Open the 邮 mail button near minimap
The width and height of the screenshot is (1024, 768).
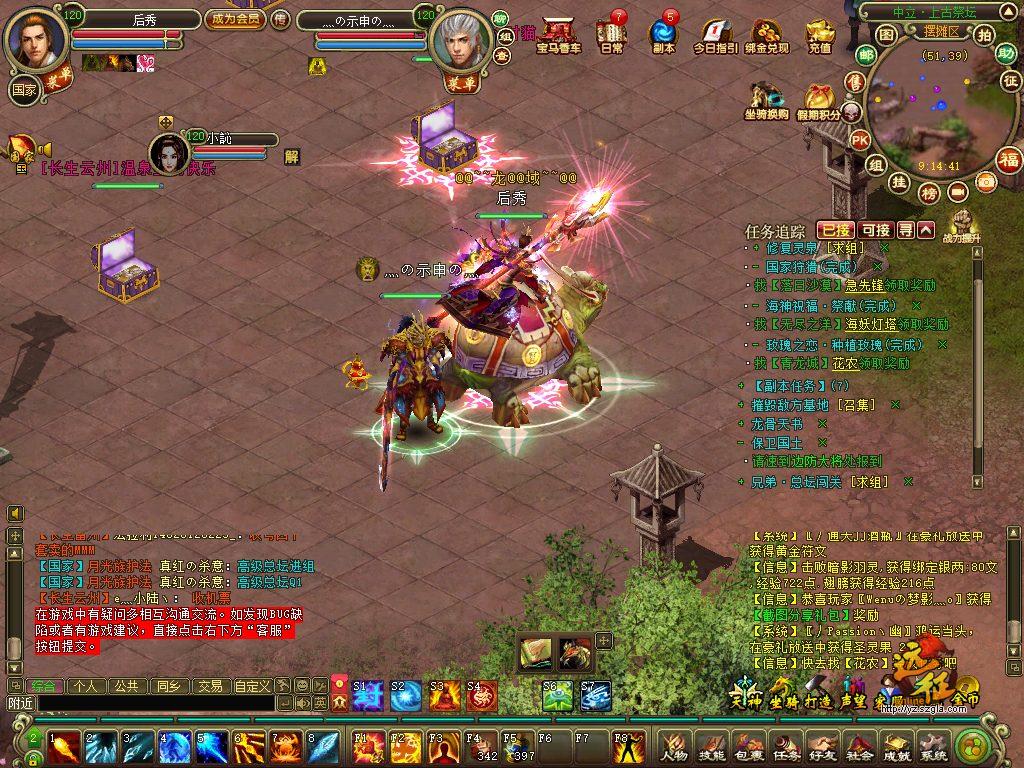click(866, 55)
